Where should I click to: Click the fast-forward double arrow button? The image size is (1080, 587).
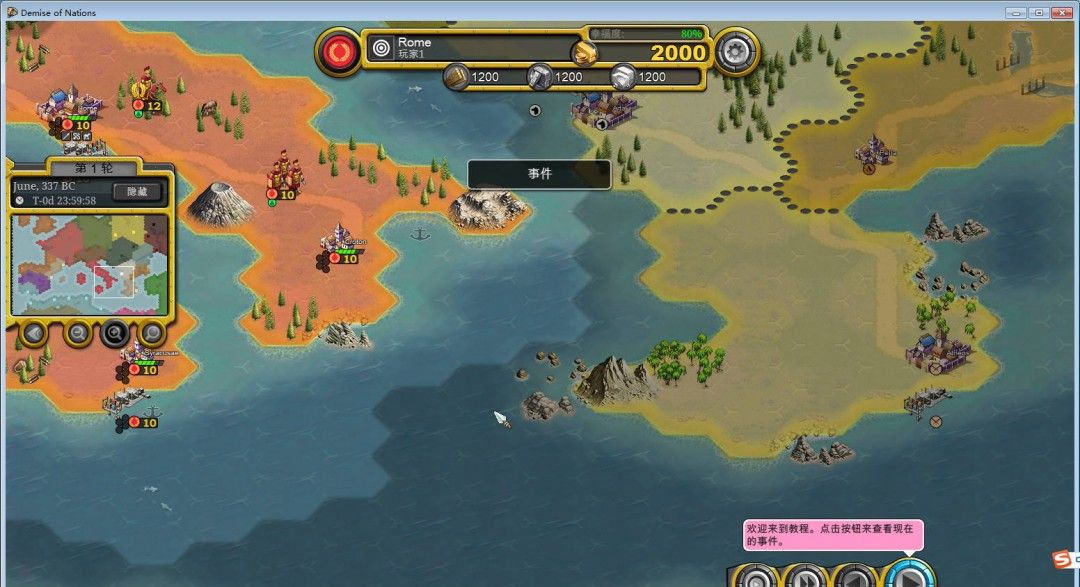[805, 577]
